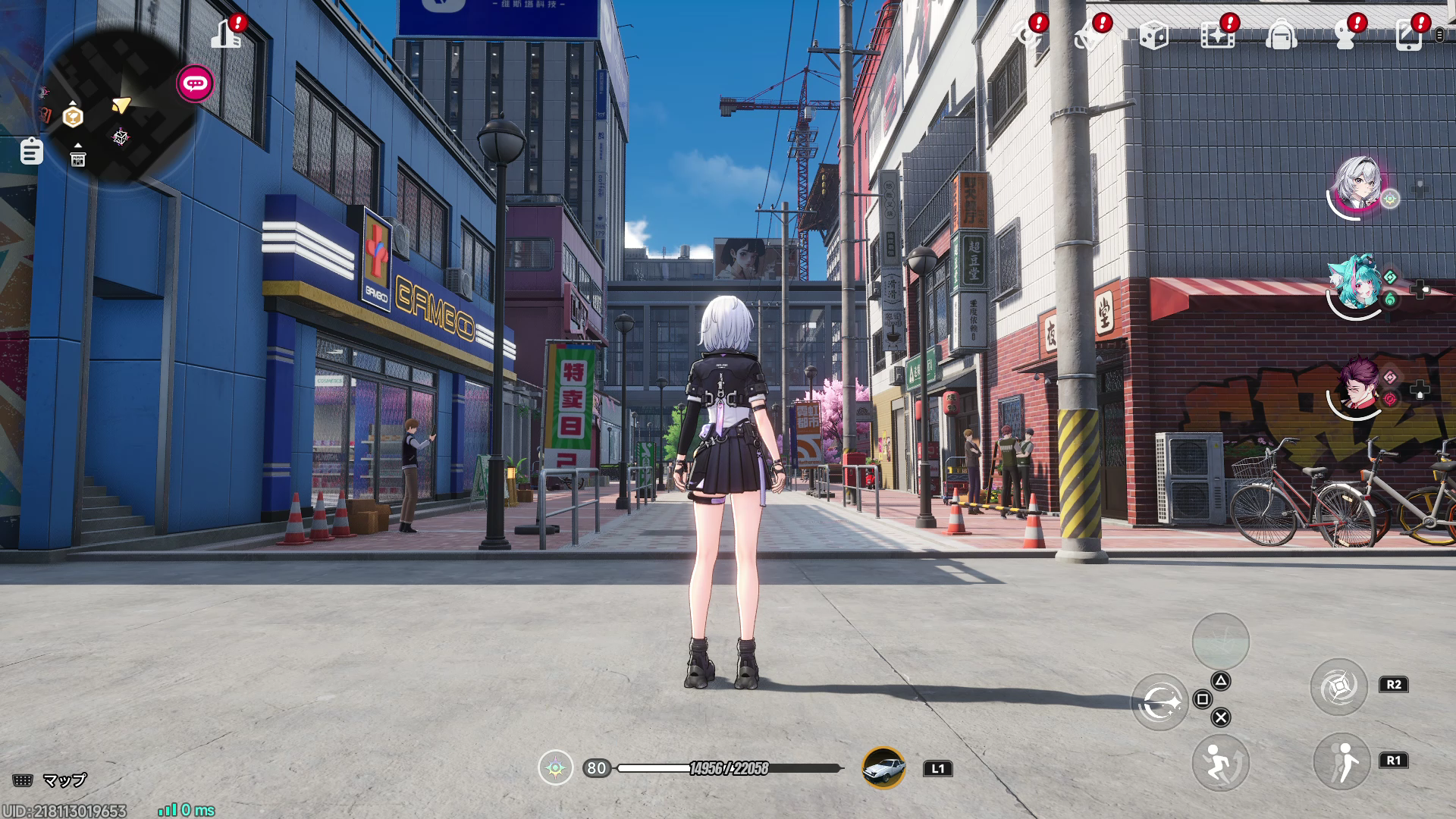The image size is (1456, 819).
Task: Open the circular minimap
Action: pyautogui.click(x=114, y=106)
